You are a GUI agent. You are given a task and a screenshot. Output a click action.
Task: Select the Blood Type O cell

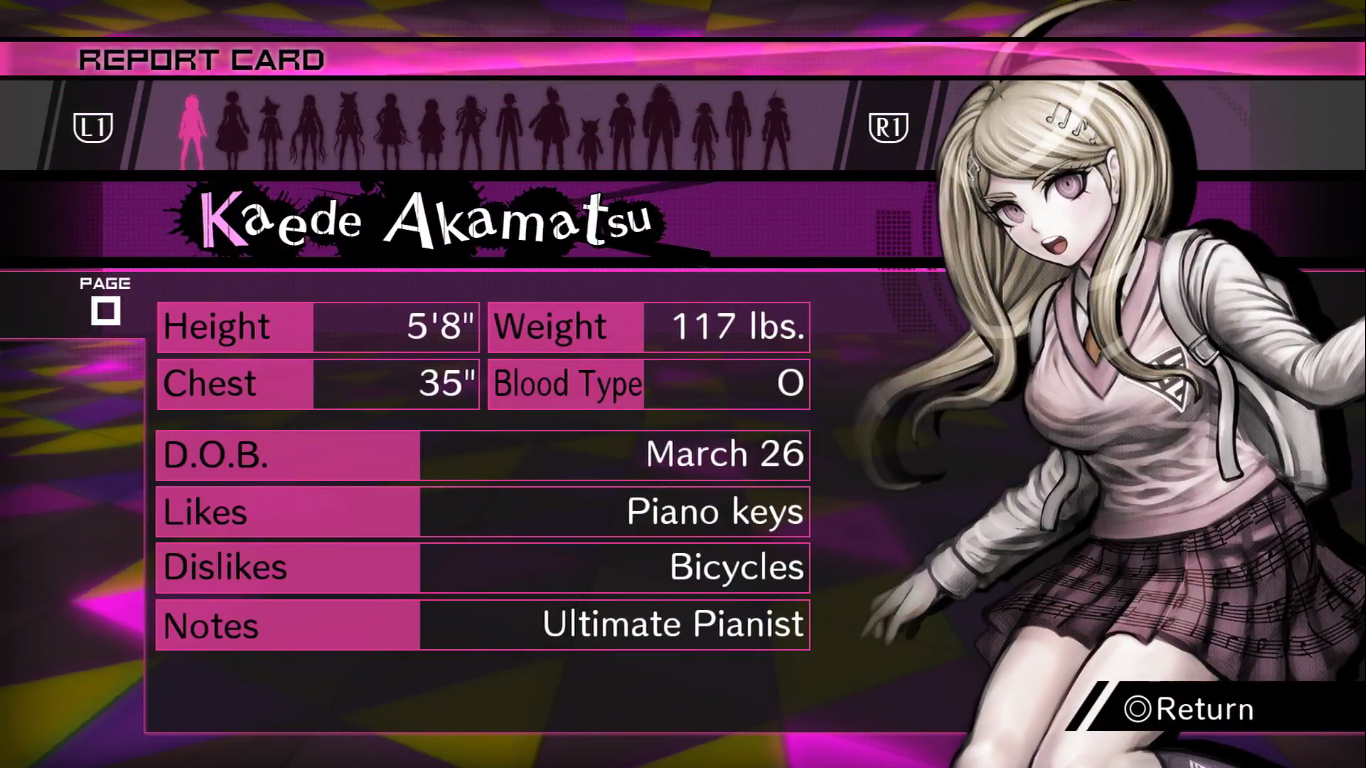coord(648,384)
